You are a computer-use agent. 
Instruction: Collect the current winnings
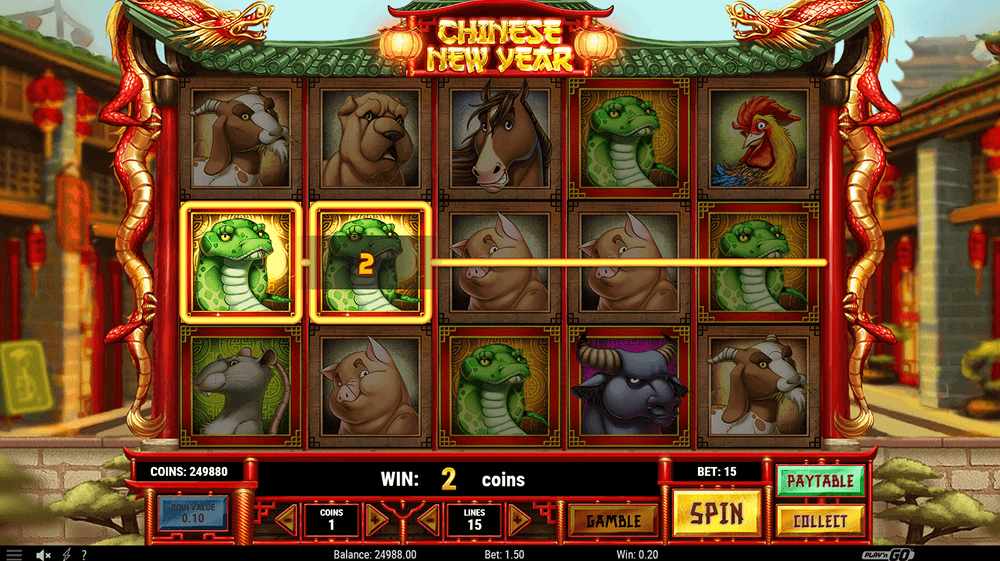pyautogui.click(x=820, y=521)
